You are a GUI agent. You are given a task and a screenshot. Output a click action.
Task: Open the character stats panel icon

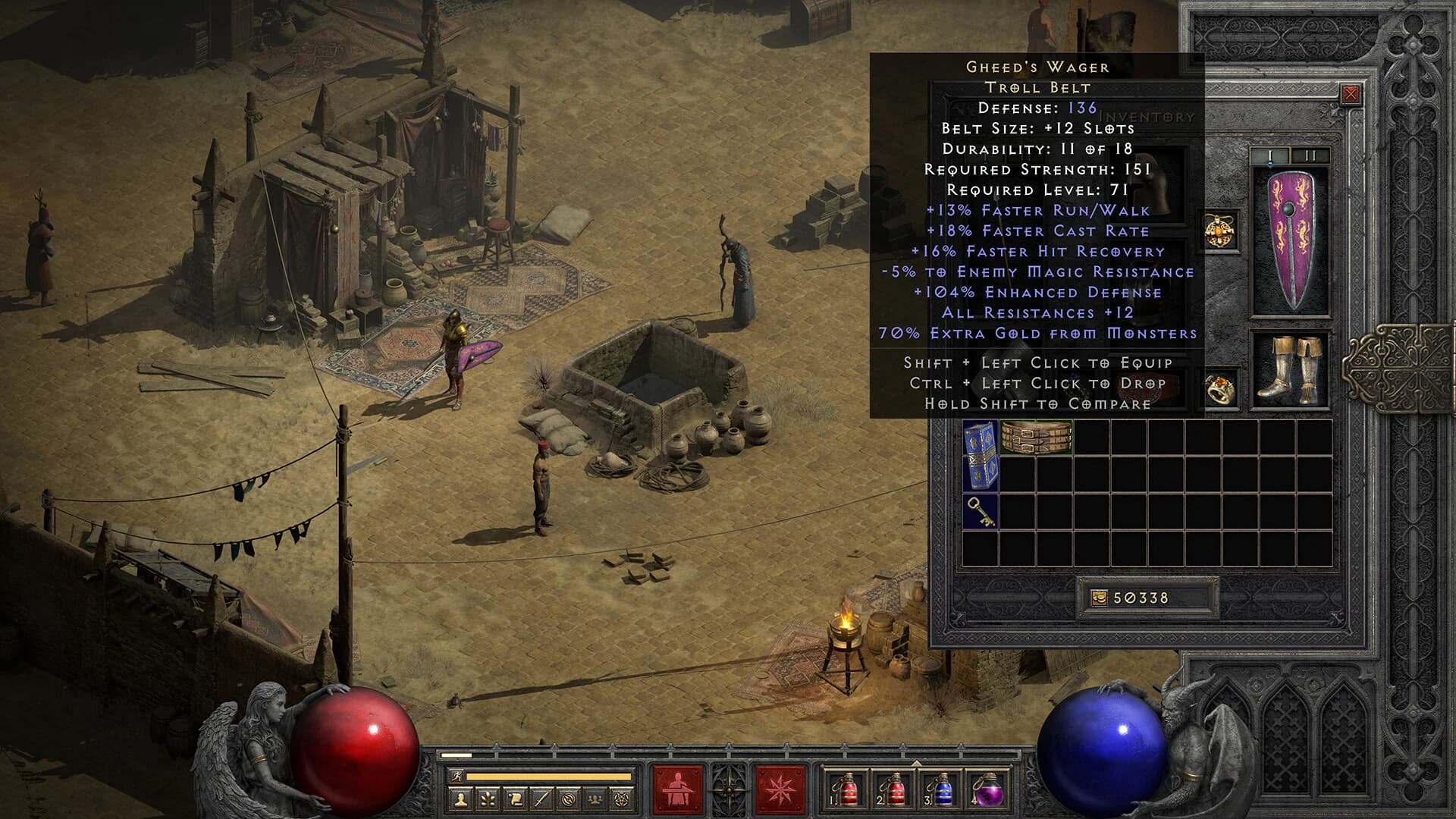(463, 799)
